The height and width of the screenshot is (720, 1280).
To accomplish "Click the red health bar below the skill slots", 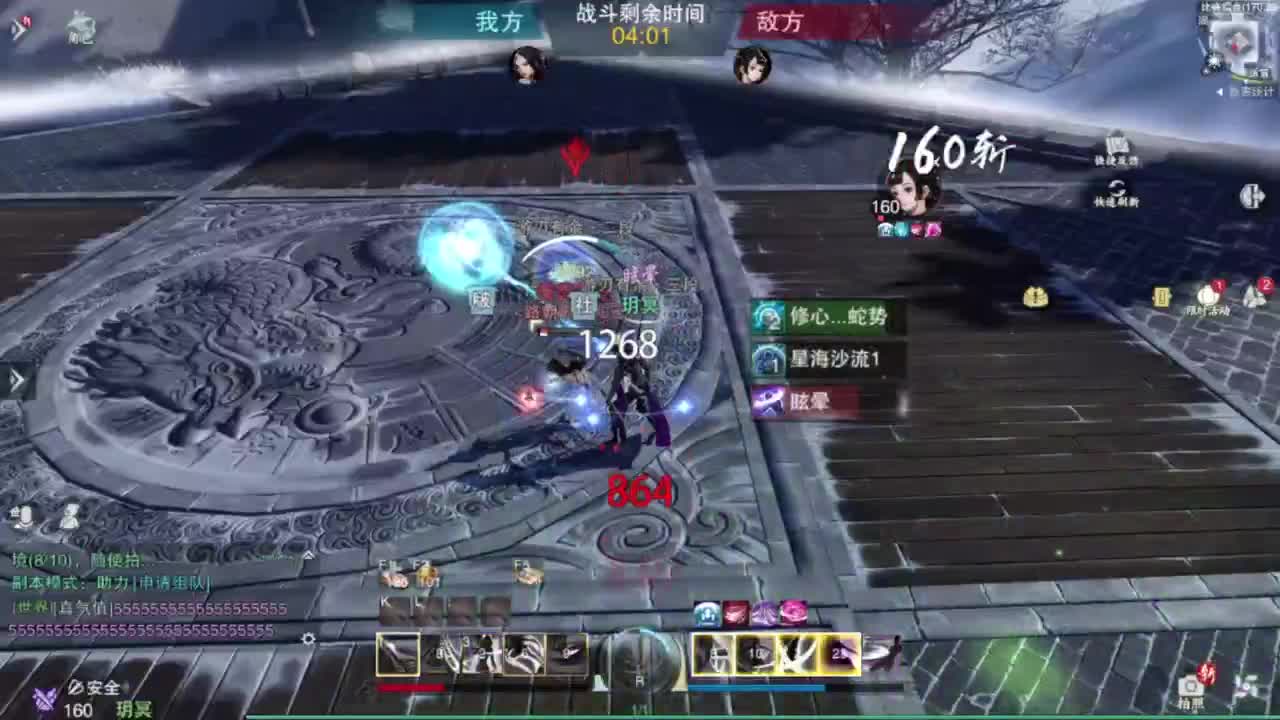I will click(x=413, y=687).
